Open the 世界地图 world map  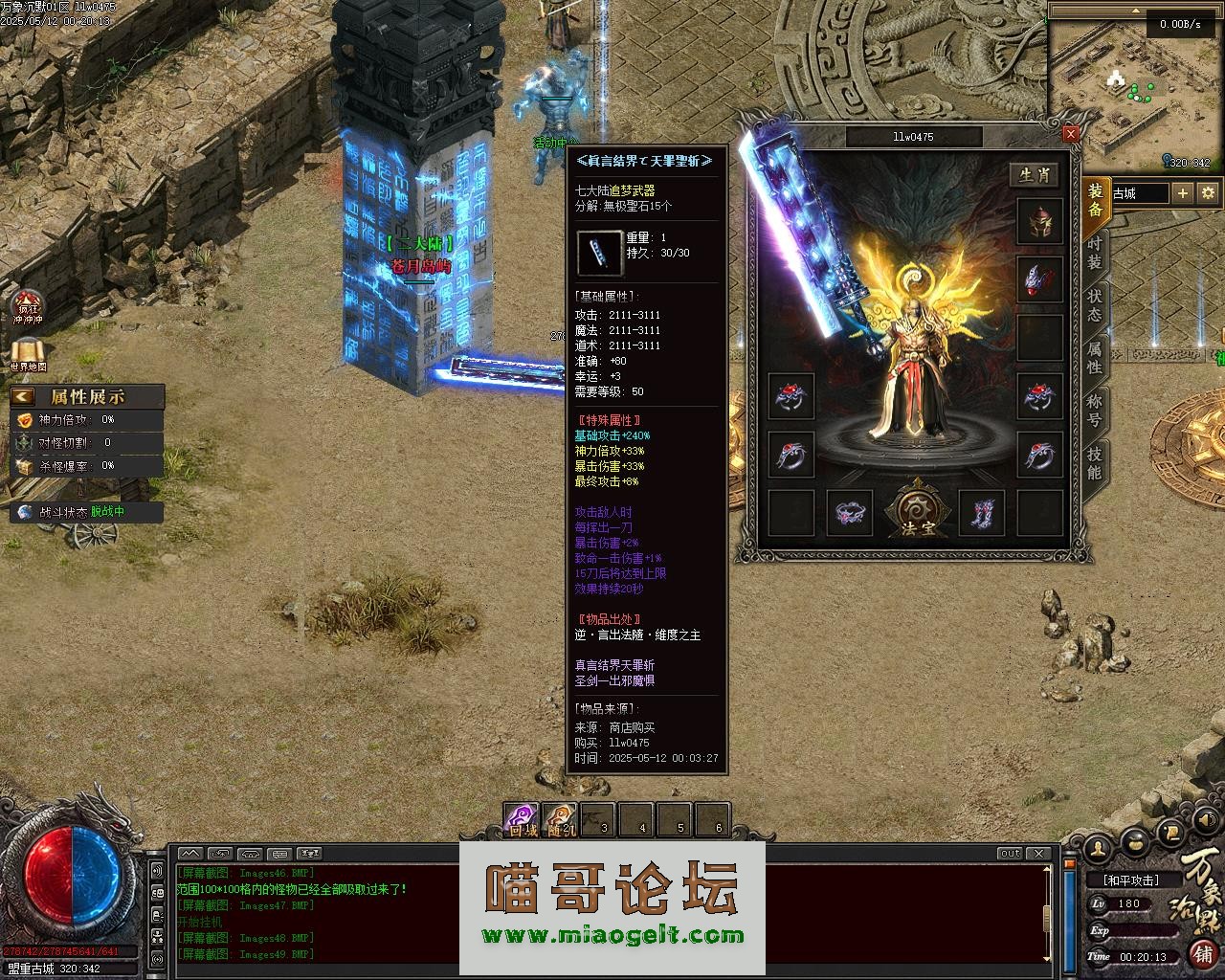(28, 355)
